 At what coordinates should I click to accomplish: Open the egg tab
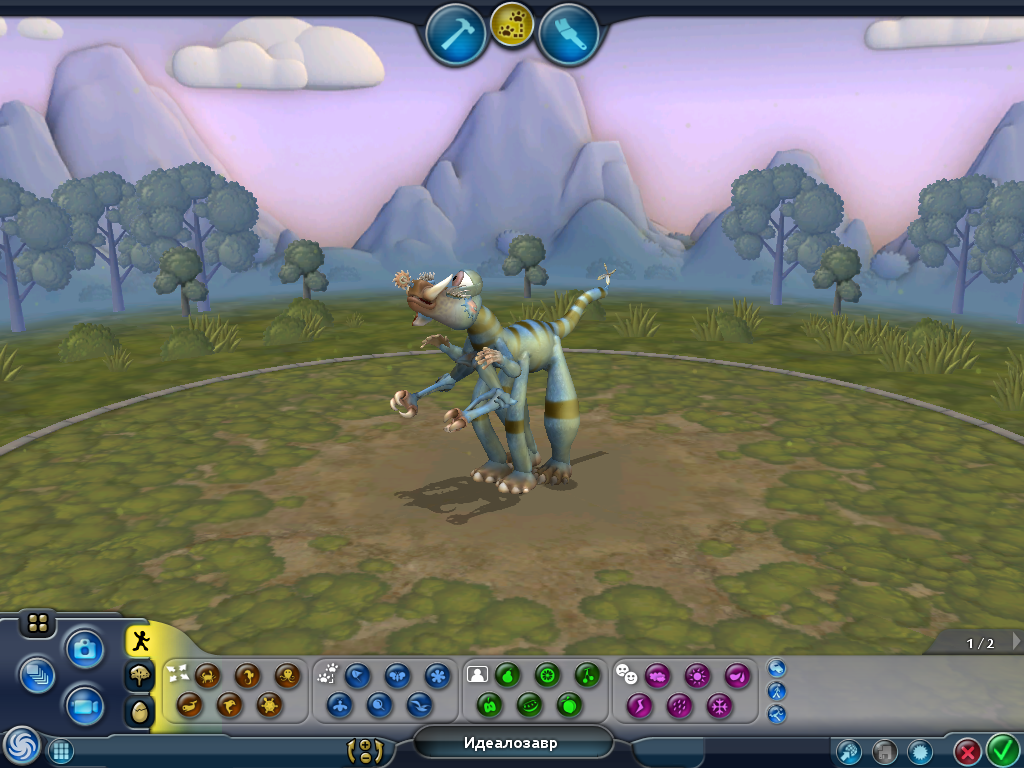point(140,712)
